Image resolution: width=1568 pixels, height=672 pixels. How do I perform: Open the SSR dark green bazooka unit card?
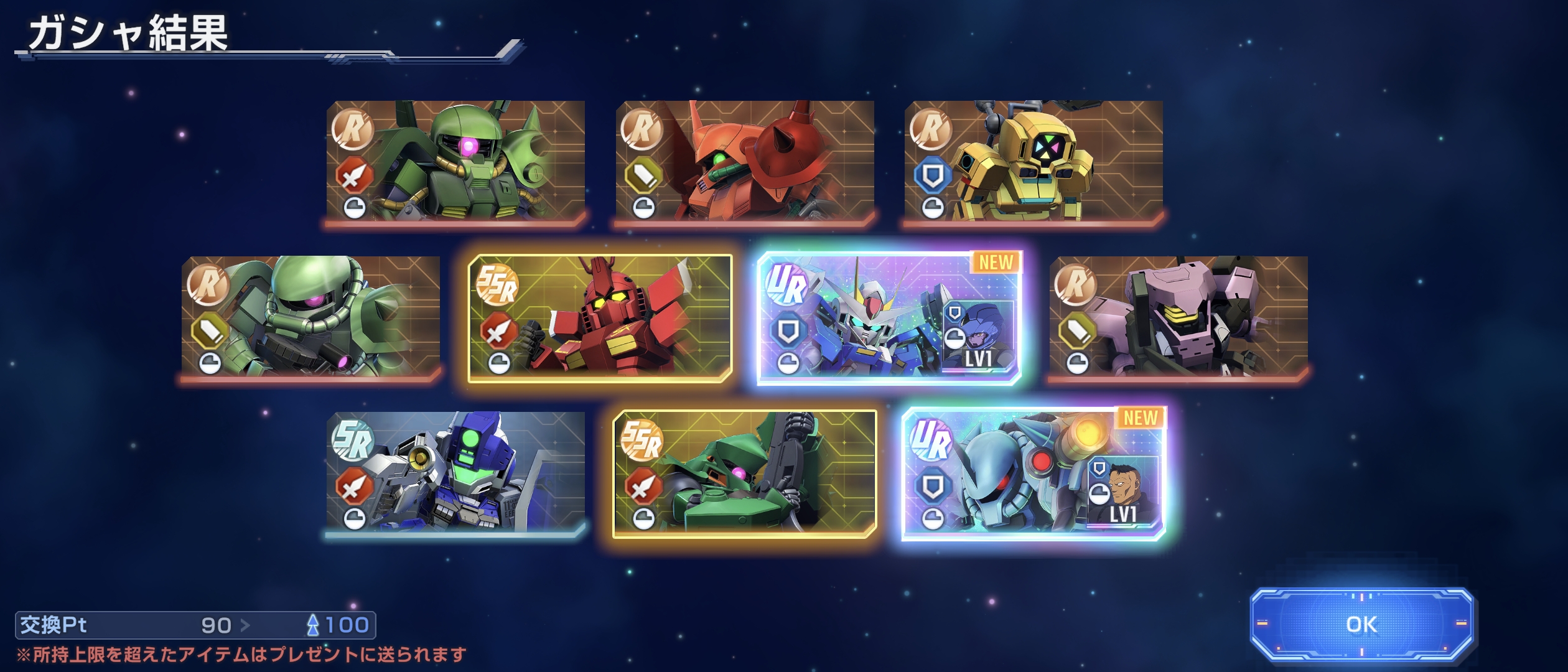[745, 473]
